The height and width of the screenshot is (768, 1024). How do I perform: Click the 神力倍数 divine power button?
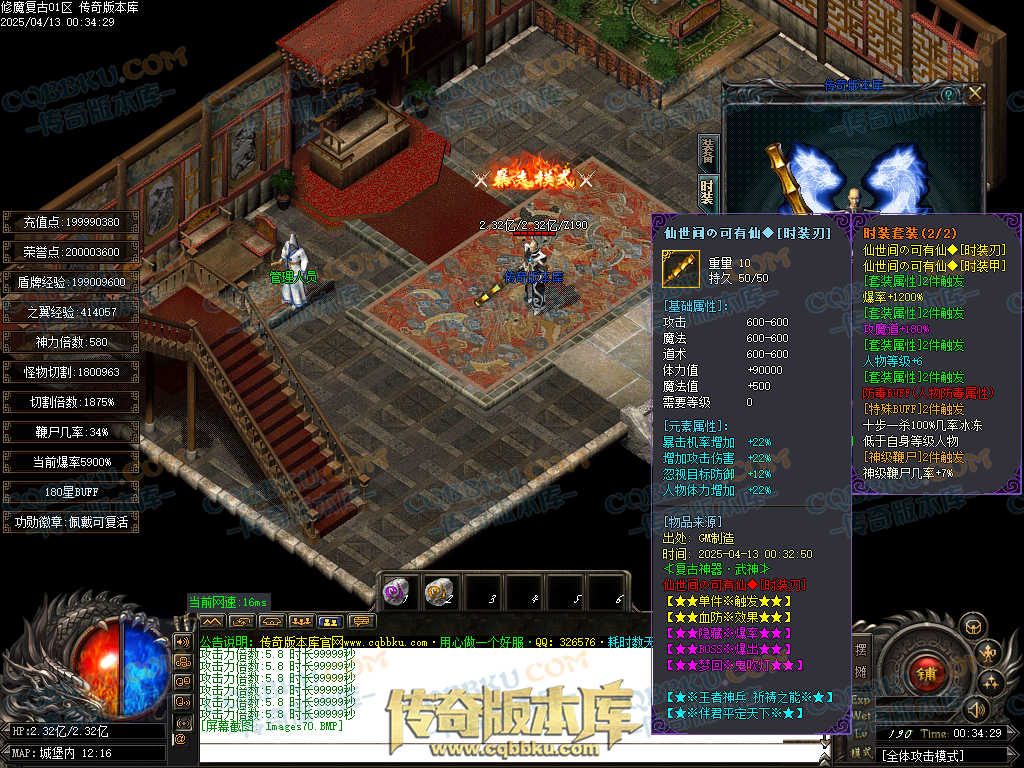[70, 342]
